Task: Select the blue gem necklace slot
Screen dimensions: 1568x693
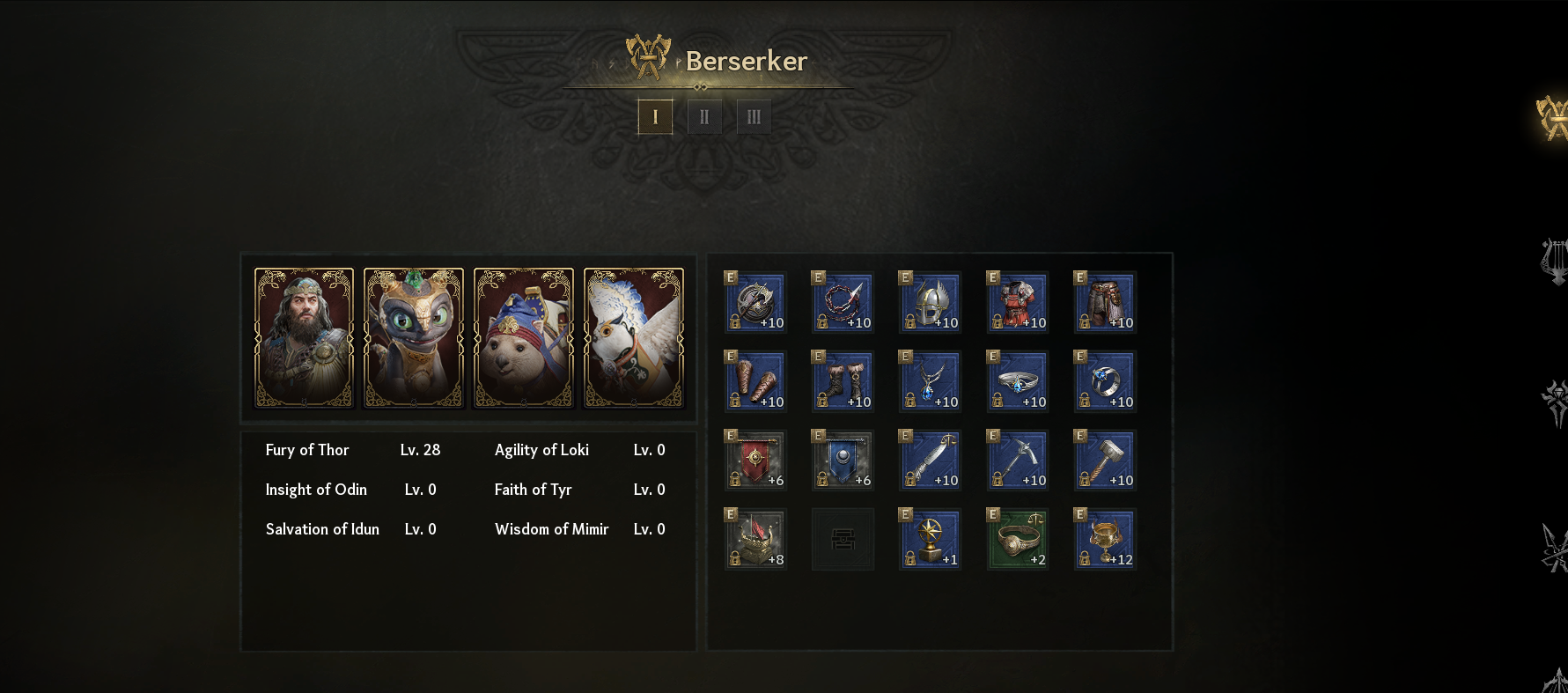Action: (930, 381)
